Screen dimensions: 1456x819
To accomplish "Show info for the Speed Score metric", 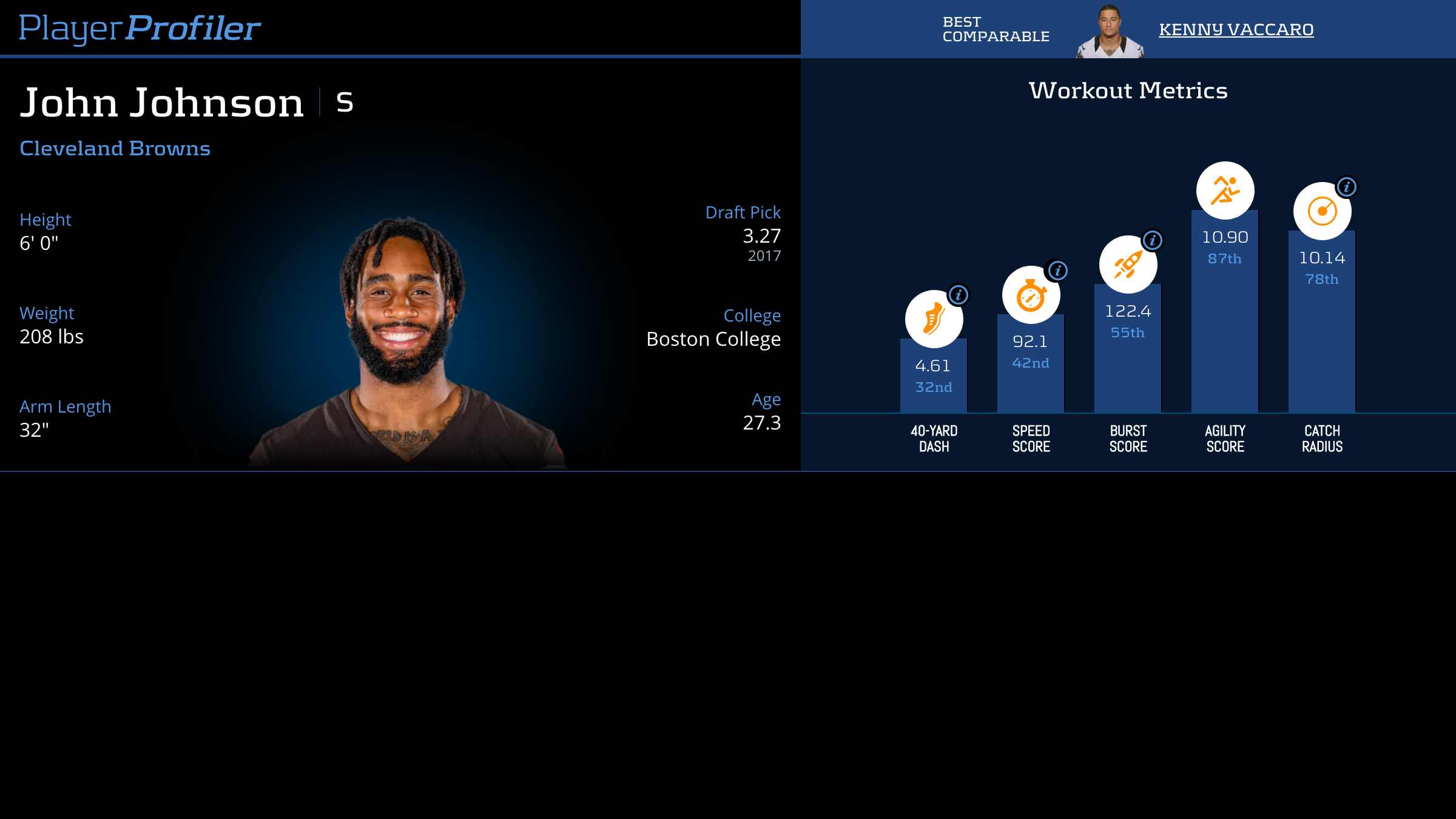I will coord(1058,271).
